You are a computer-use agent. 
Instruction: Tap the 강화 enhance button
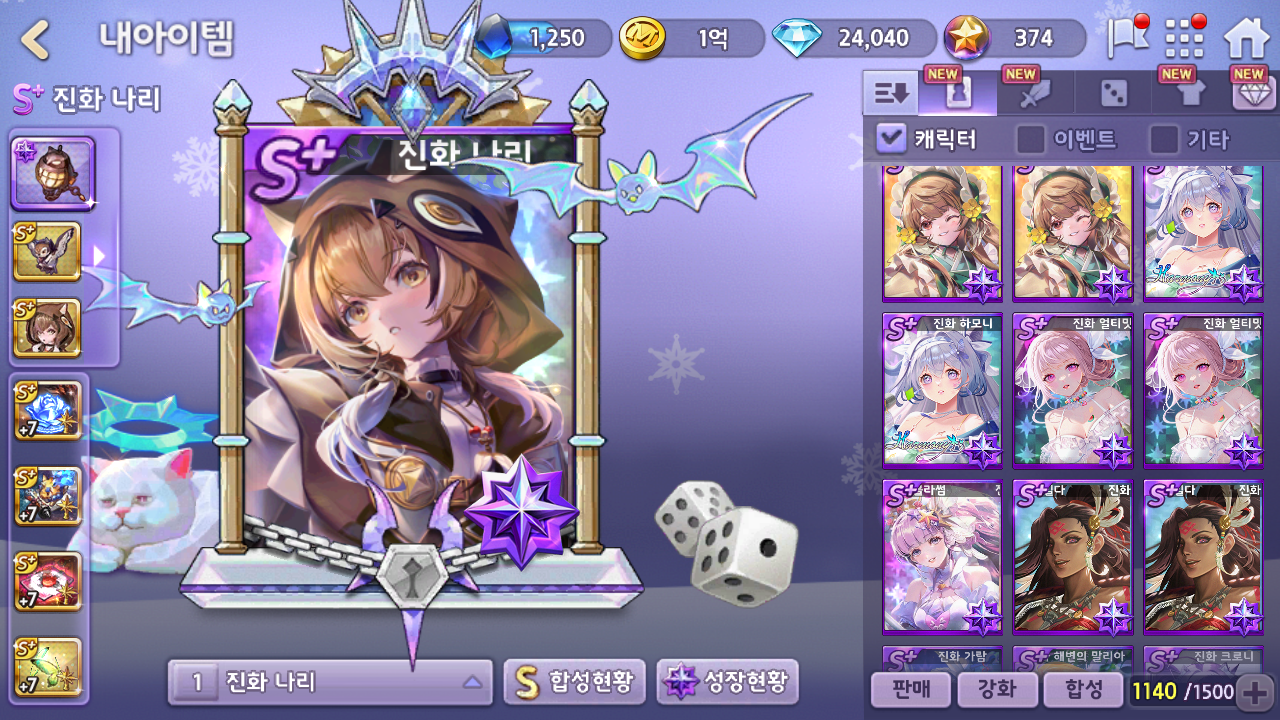995,690
